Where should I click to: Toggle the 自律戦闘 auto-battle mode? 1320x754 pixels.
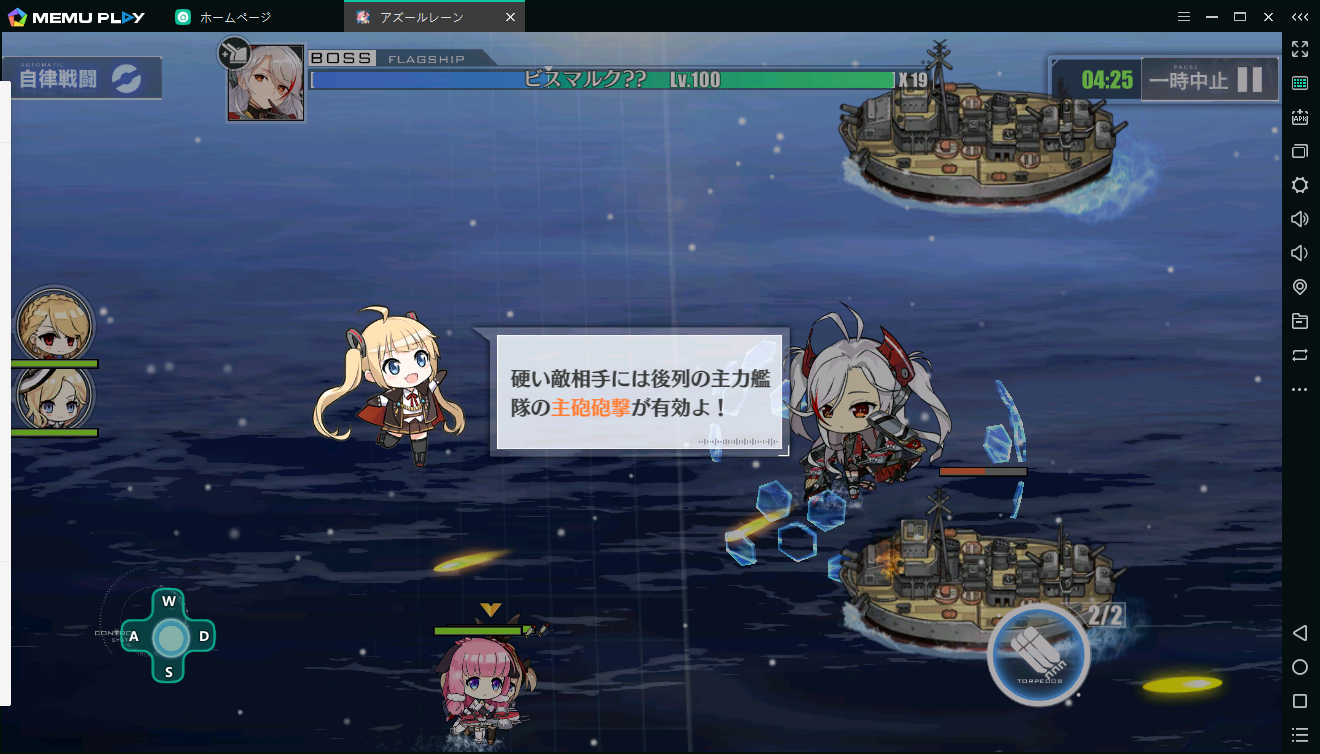[x=83, y=76]
